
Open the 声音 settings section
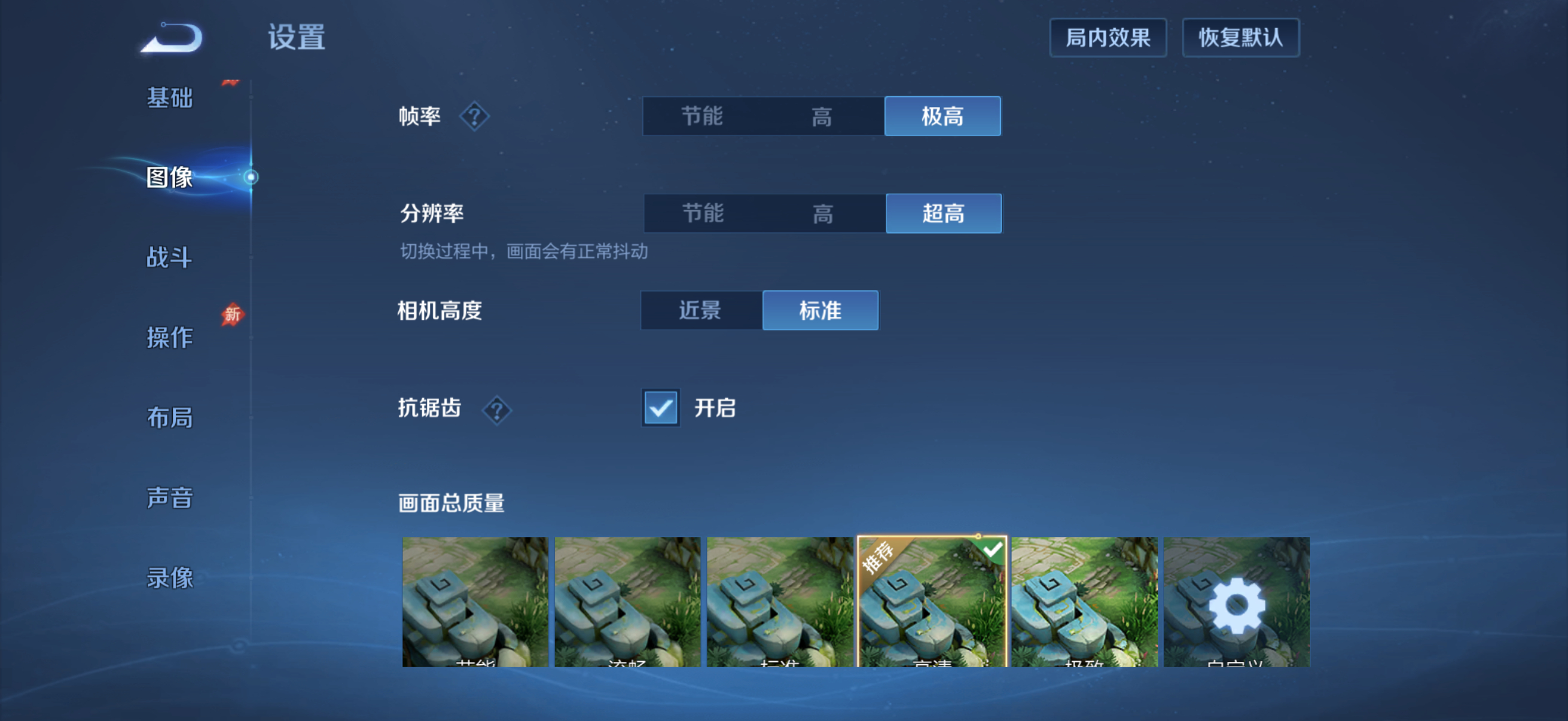(169, 497)
